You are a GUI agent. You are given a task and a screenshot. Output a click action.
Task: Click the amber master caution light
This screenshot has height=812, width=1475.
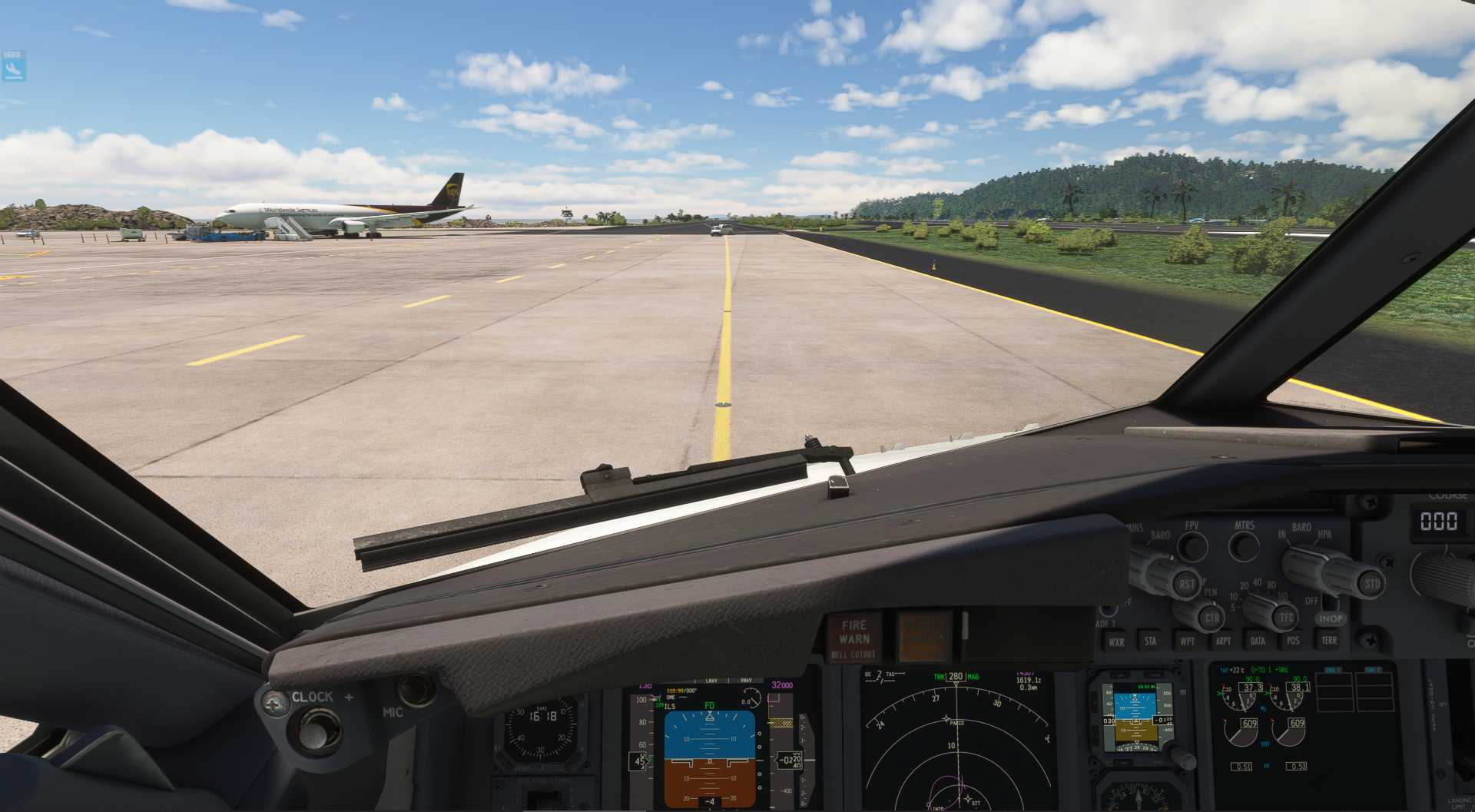click(923, 636)
